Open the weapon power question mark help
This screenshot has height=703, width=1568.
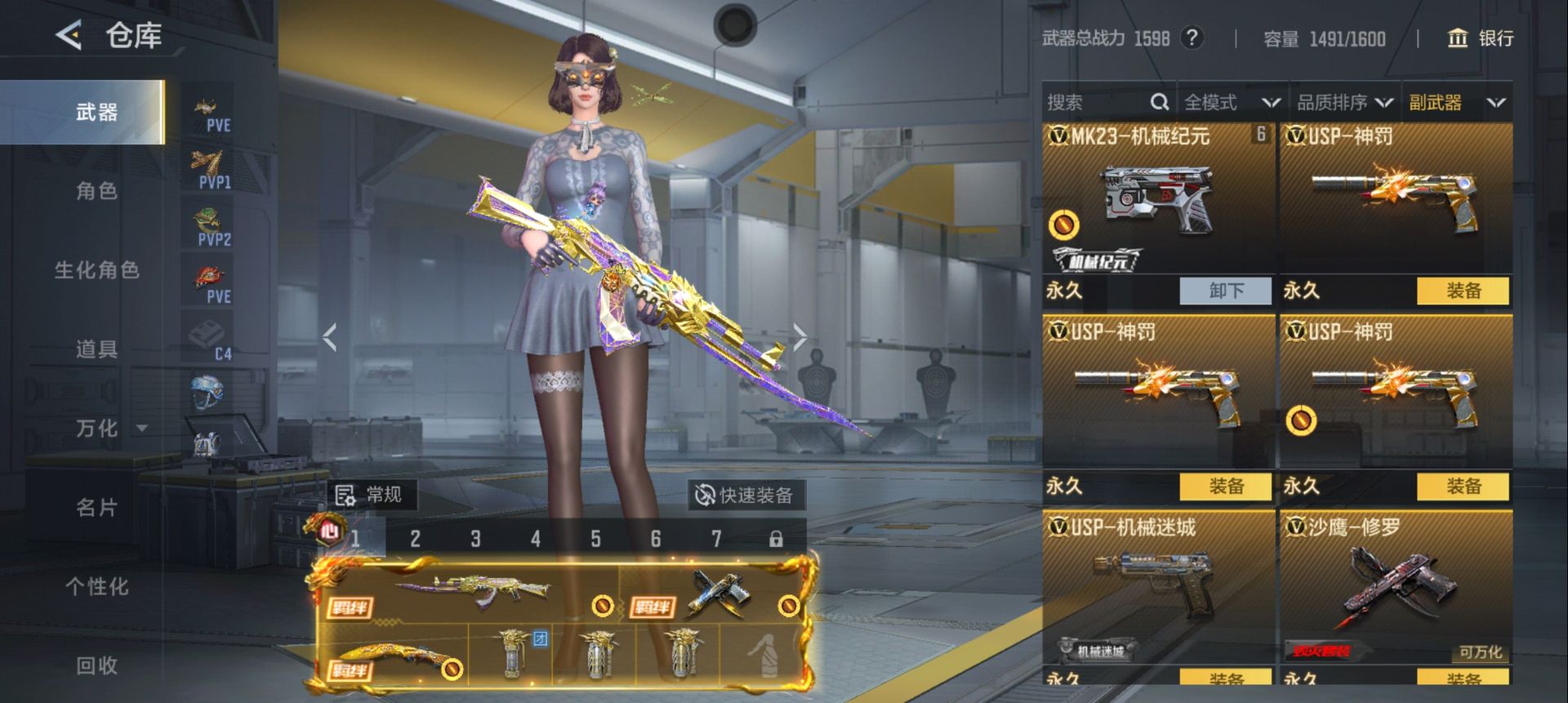tap(1192, 38)
